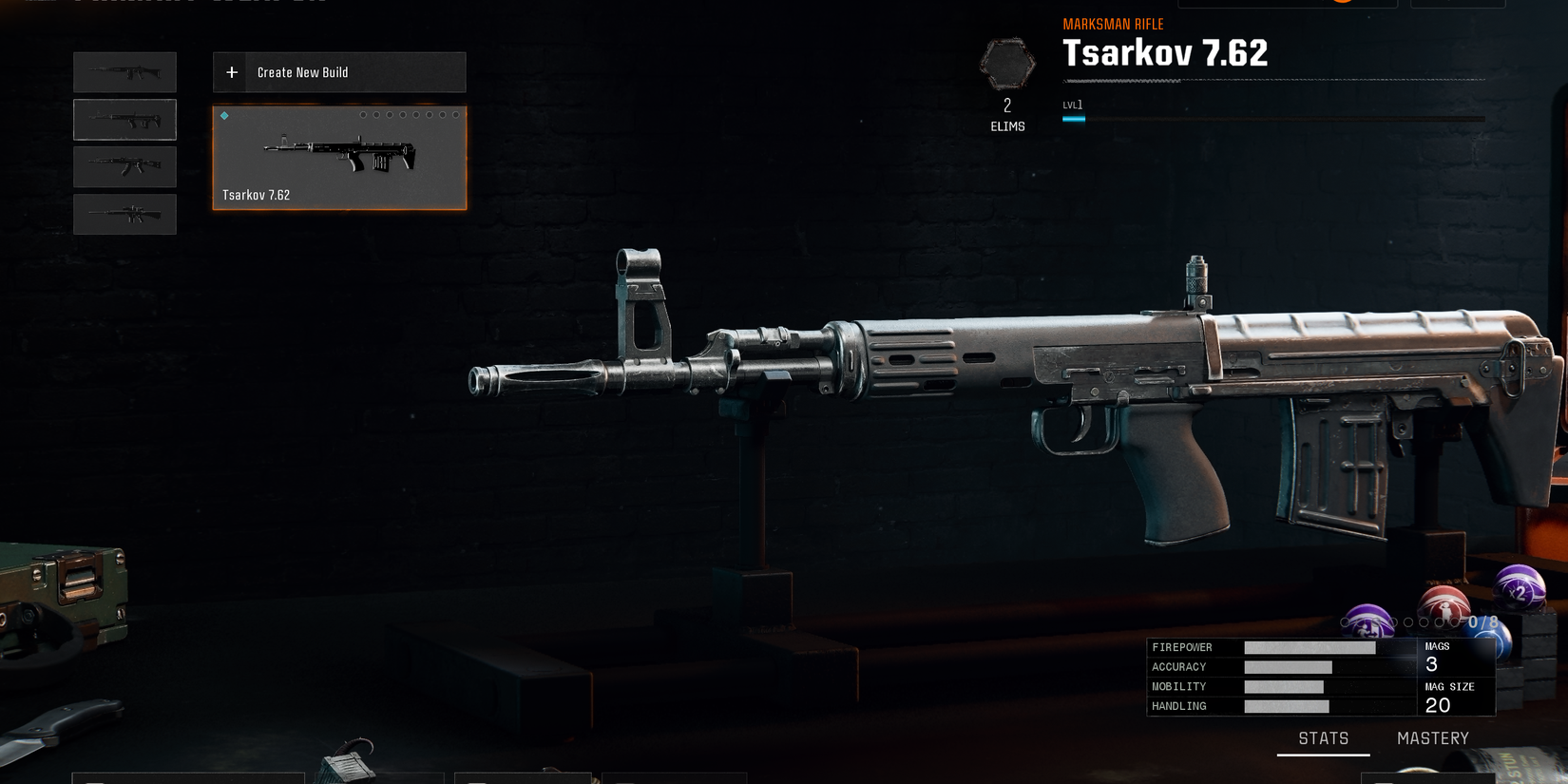Open the fourth circle on the Tsarkov card header
Screen dimensions: 1568x784
point(403,115)
